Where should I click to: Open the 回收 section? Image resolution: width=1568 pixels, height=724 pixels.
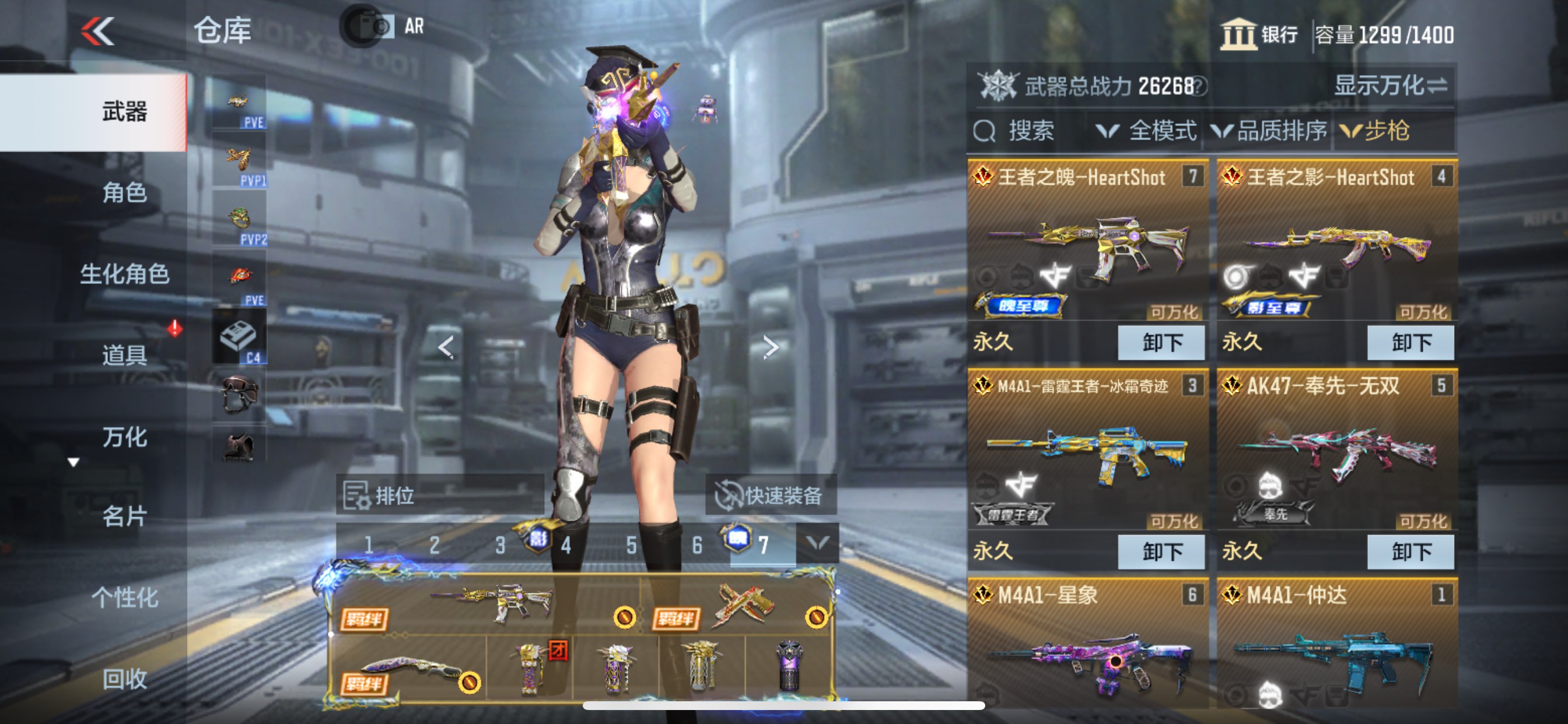tap(124, 678)
